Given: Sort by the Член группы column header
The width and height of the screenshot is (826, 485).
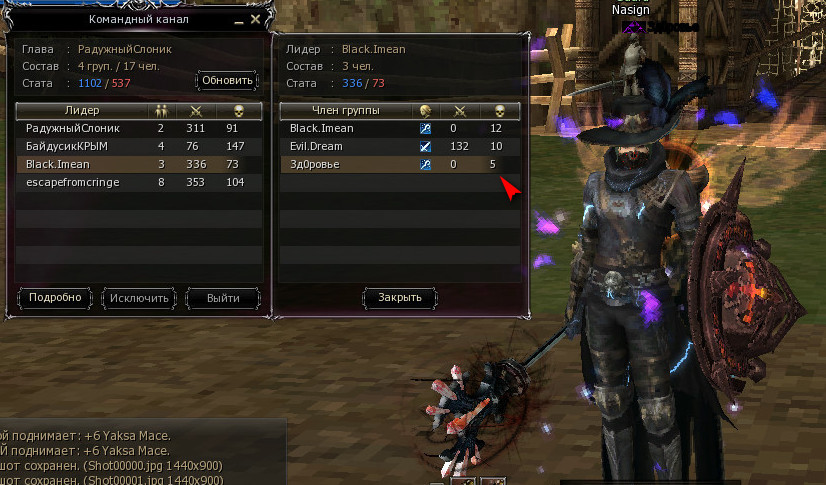Looking at the screenshot, I should click(x=347, y=110).
